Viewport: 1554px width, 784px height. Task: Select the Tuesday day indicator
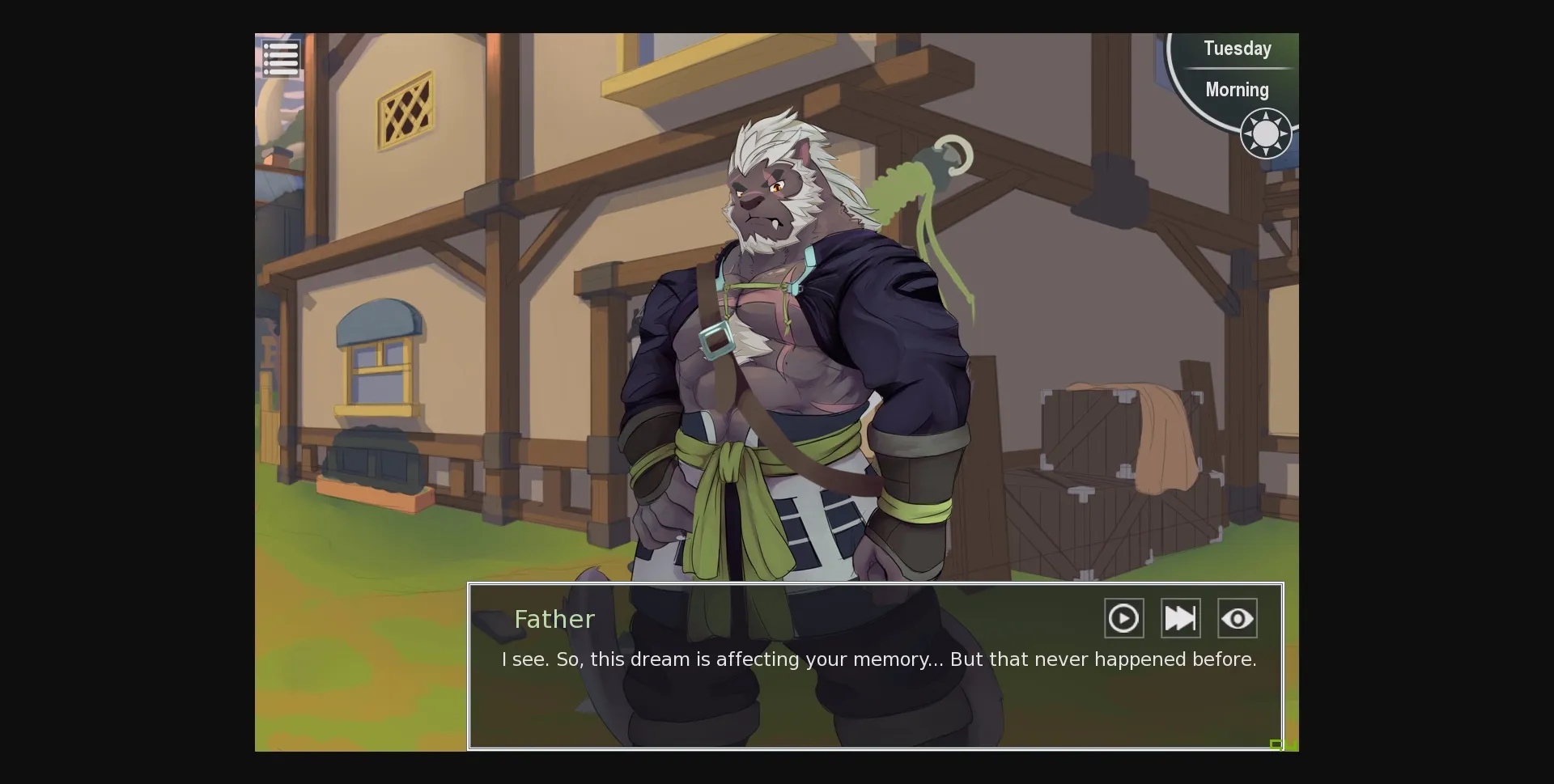click(x=1237, y=49)
